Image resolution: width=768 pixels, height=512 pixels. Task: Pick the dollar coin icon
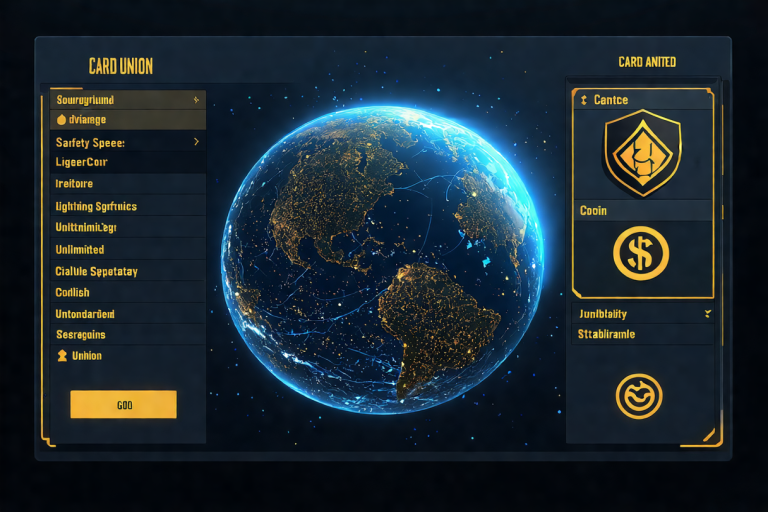[x=641, y=252]
